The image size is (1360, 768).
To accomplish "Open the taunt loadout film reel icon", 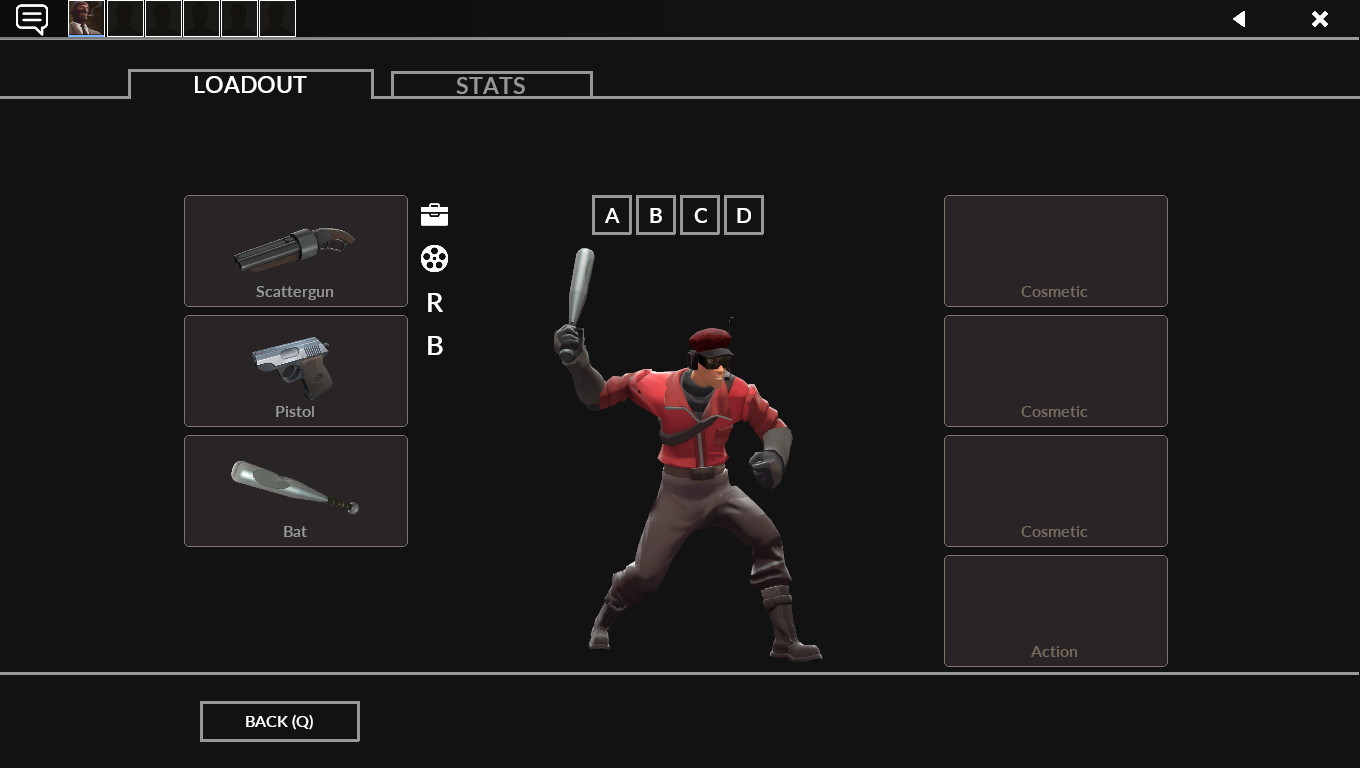I will click(x=434, y=258).
